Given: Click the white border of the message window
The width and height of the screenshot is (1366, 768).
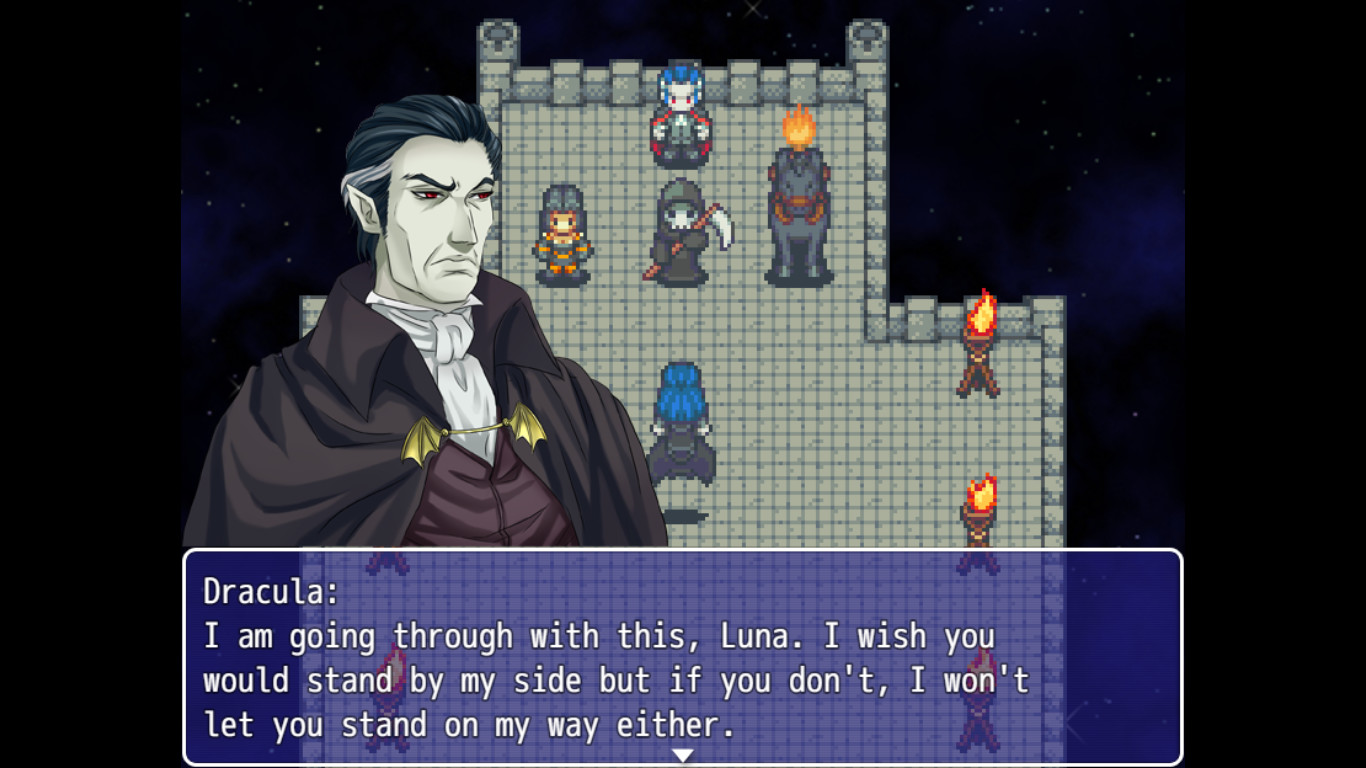Looking at the screenshot, I should tap(683, 551).
